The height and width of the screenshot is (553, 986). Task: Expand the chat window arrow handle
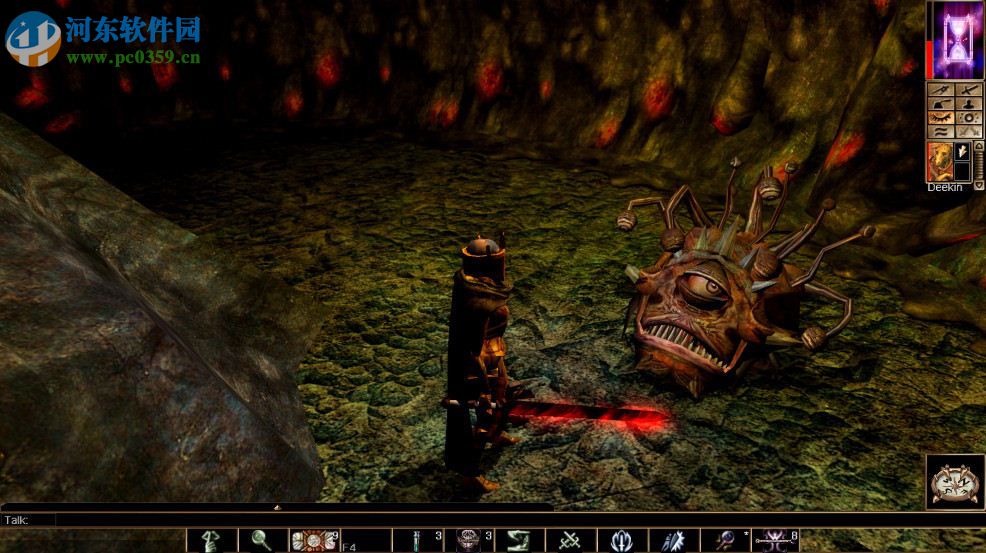click(x=277, y=507)
